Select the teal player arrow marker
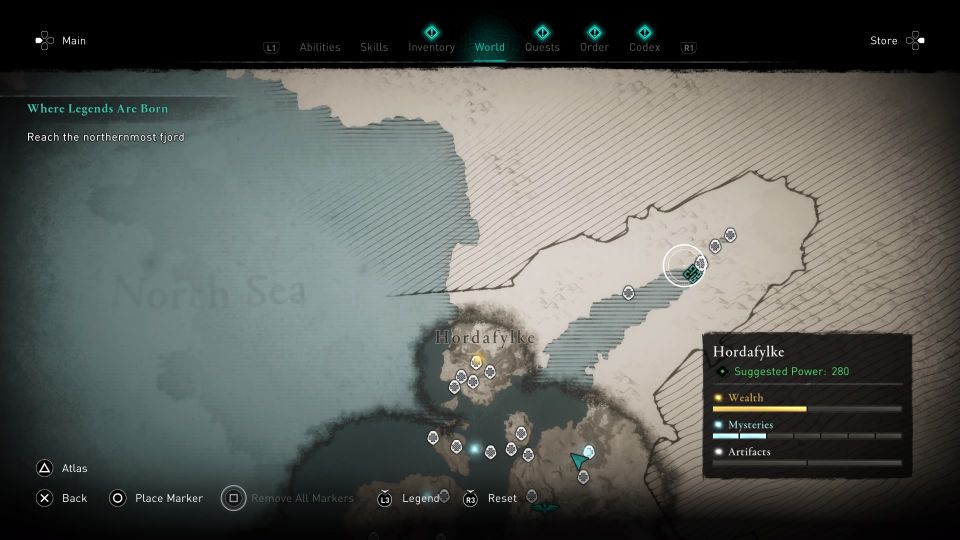 (578, 460)
